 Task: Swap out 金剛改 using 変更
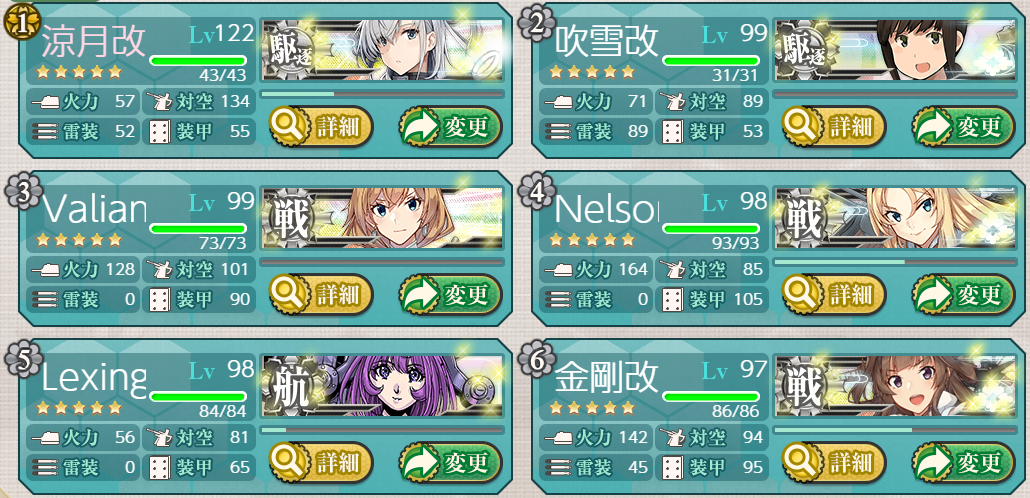pos(963,463)
